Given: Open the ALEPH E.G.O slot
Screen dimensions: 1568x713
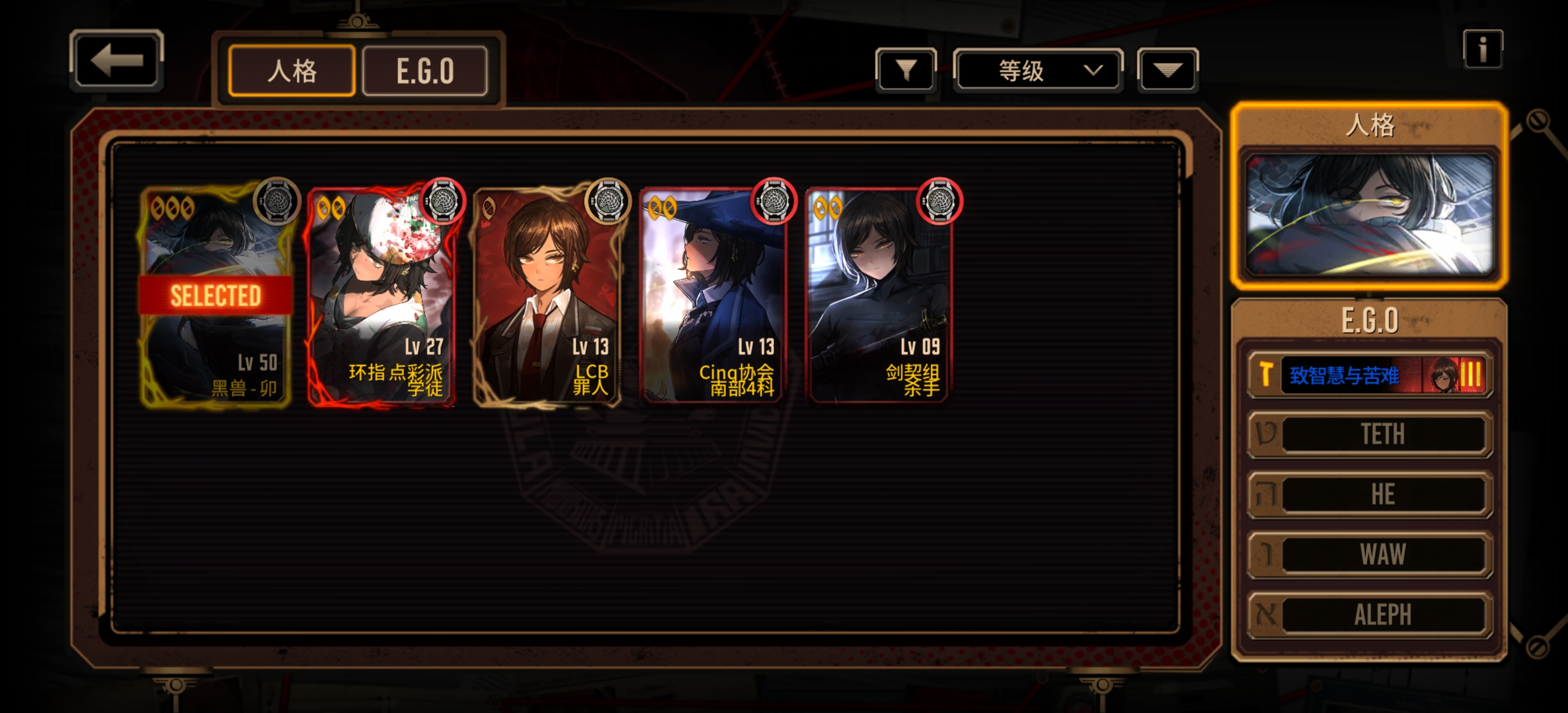Looking at the screenshot, I should tap(1369, 614).
